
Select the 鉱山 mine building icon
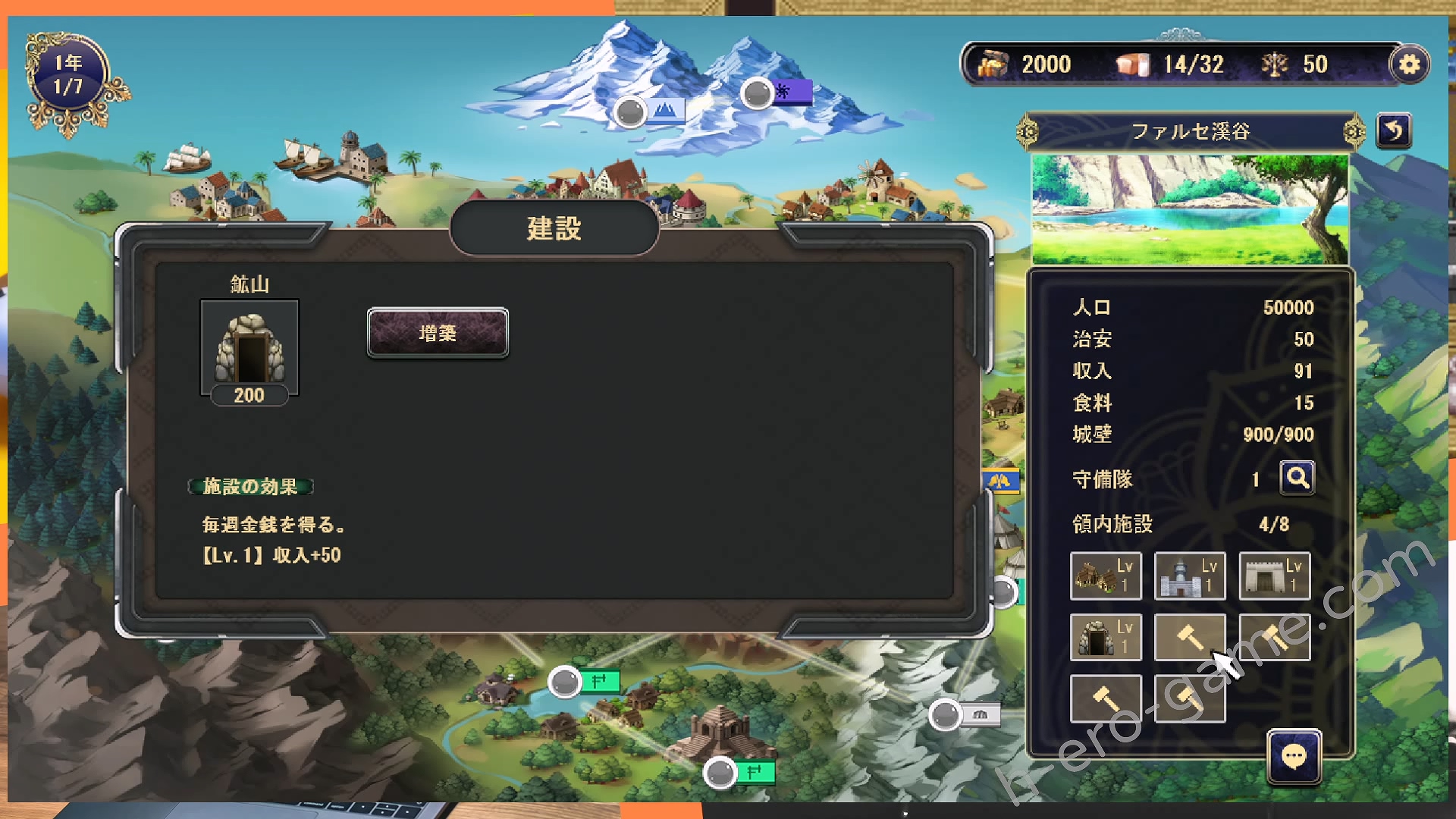coord(249,349)
